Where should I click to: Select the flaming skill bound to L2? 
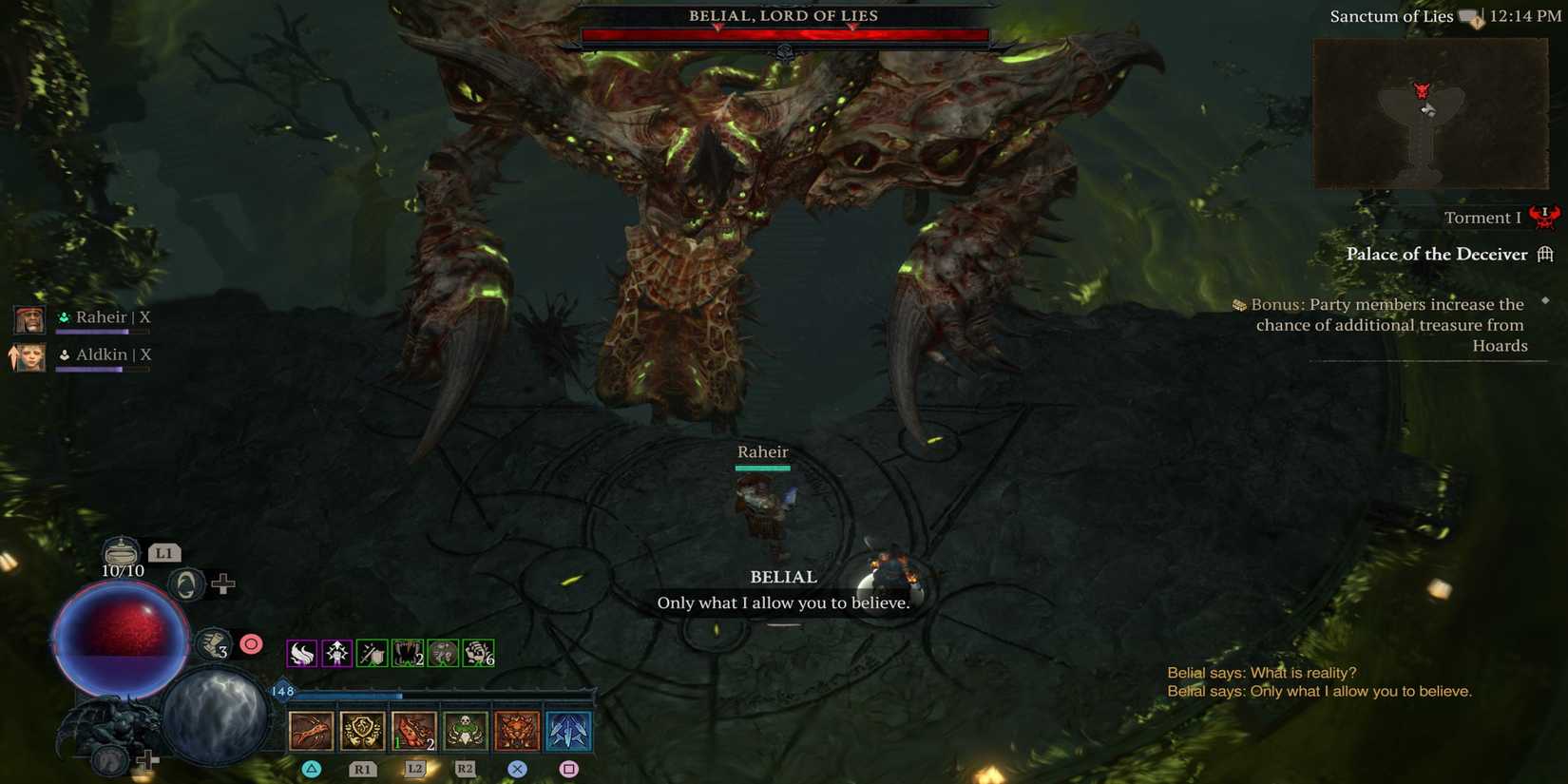coord(412,732)
